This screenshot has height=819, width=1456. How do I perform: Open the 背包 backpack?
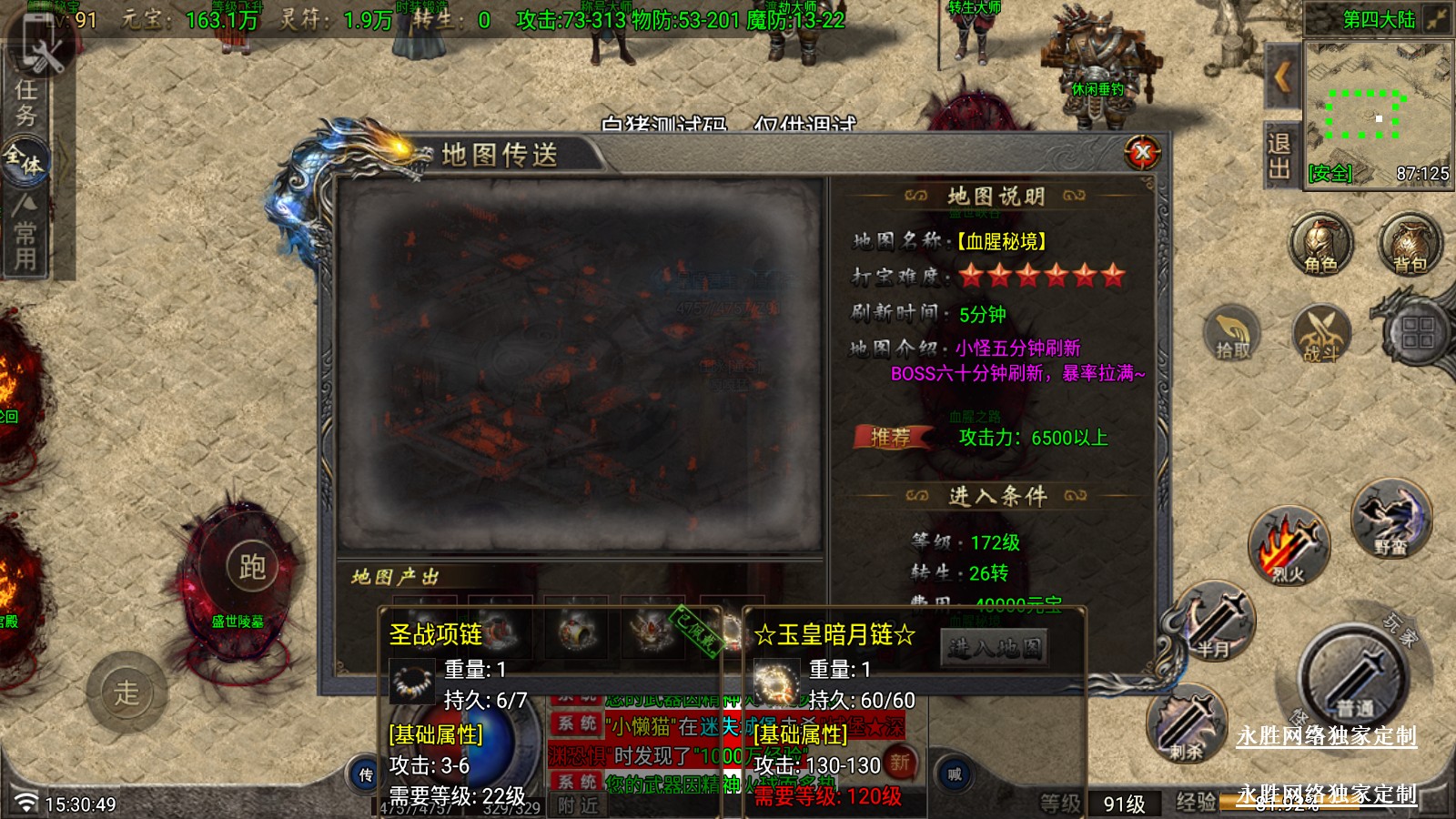coord(1410,245)
